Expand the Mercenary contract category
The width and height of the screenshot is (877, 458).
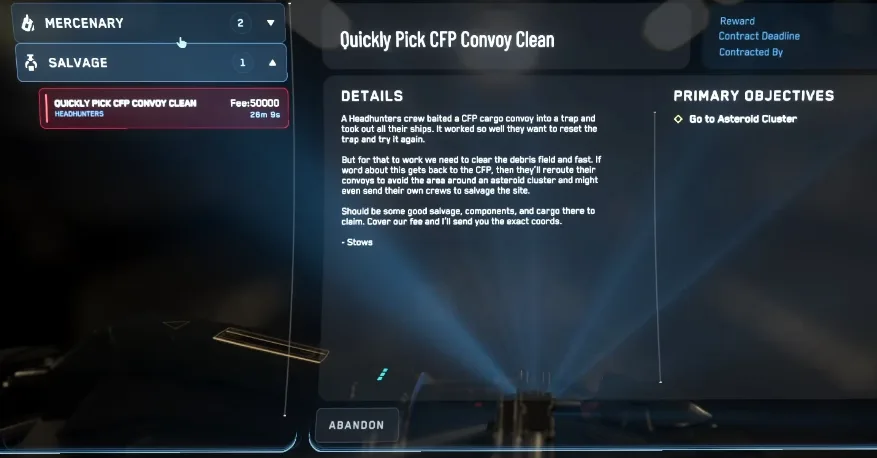pos(270,23)
